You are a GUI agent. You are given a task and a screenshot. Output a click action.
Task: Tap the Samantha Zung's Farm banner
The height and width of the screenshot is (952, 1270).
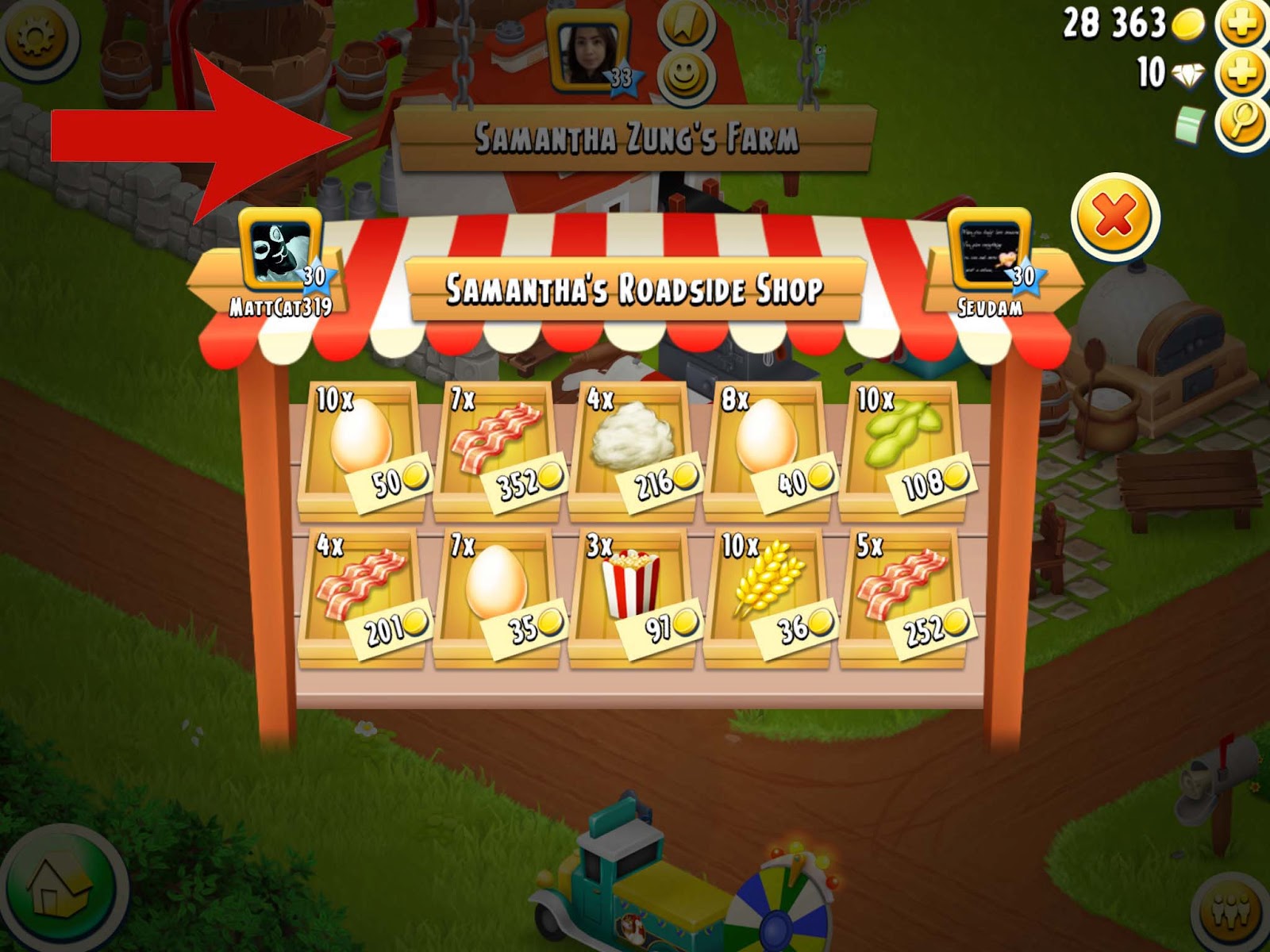635,136
